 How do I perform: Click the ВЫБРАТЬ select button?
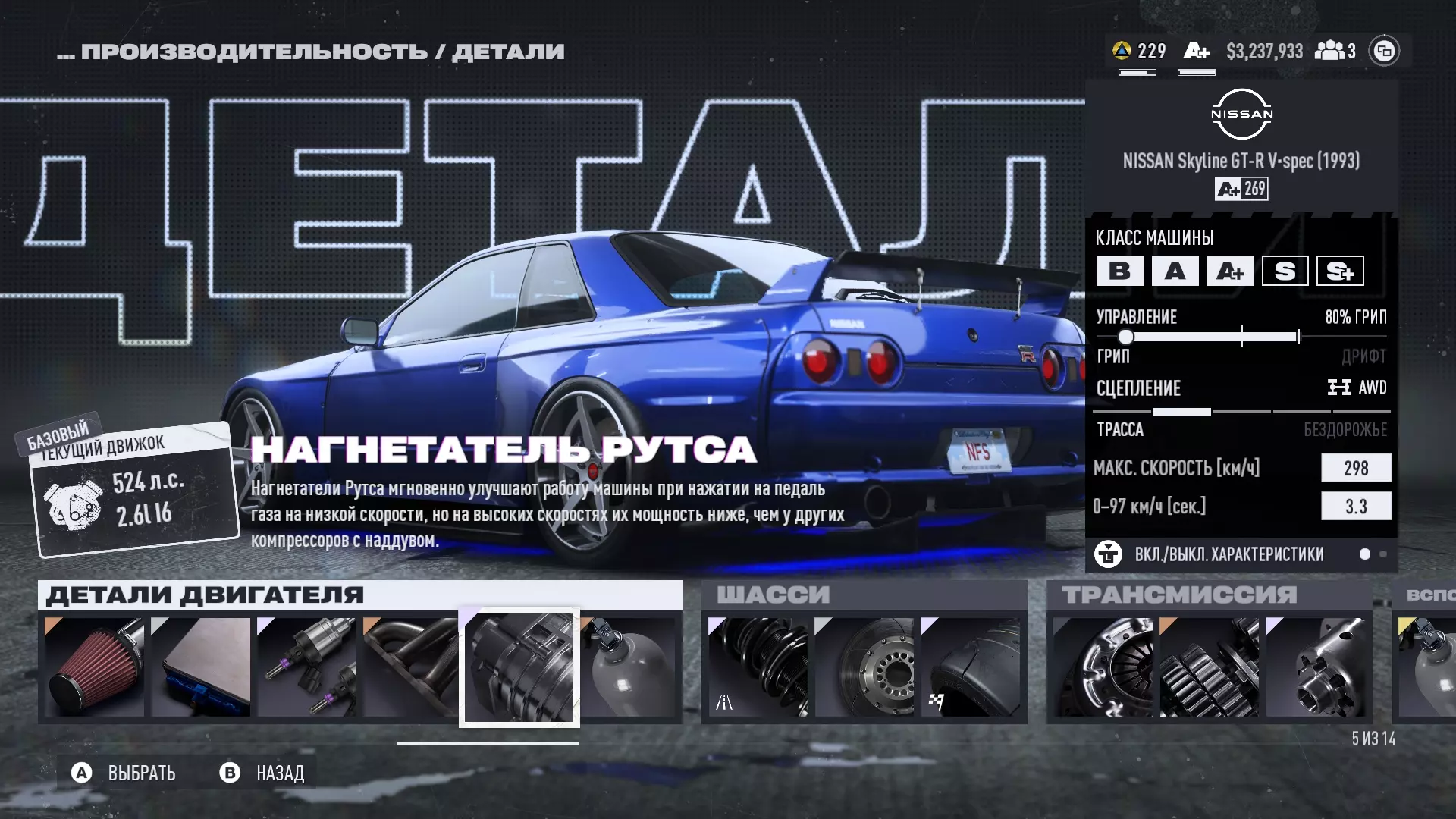click(125, 773)
